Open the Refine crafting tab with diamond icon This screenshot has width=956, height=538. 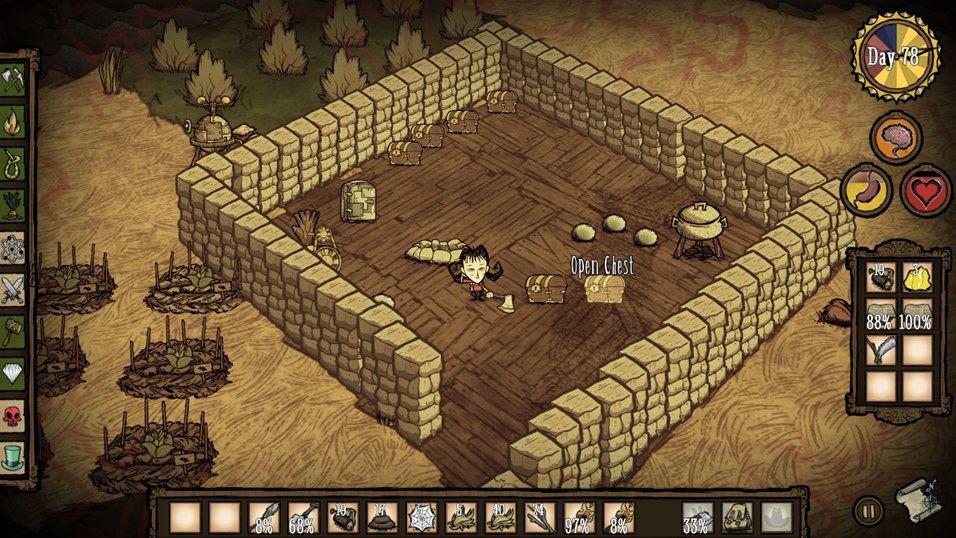(14, 372)
